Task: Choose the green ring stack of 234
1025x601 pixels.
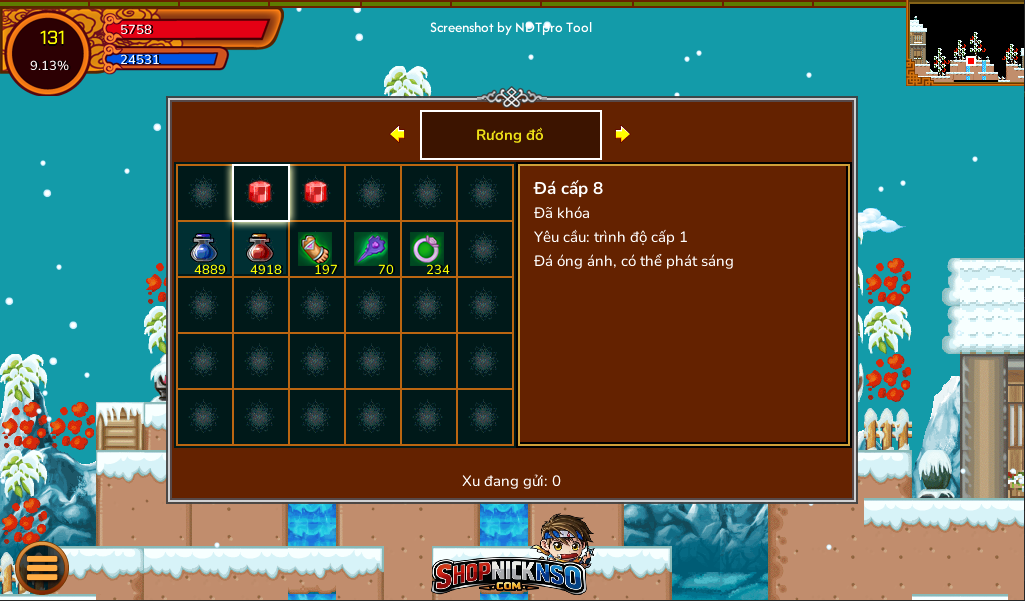Action: pos(428,249)
